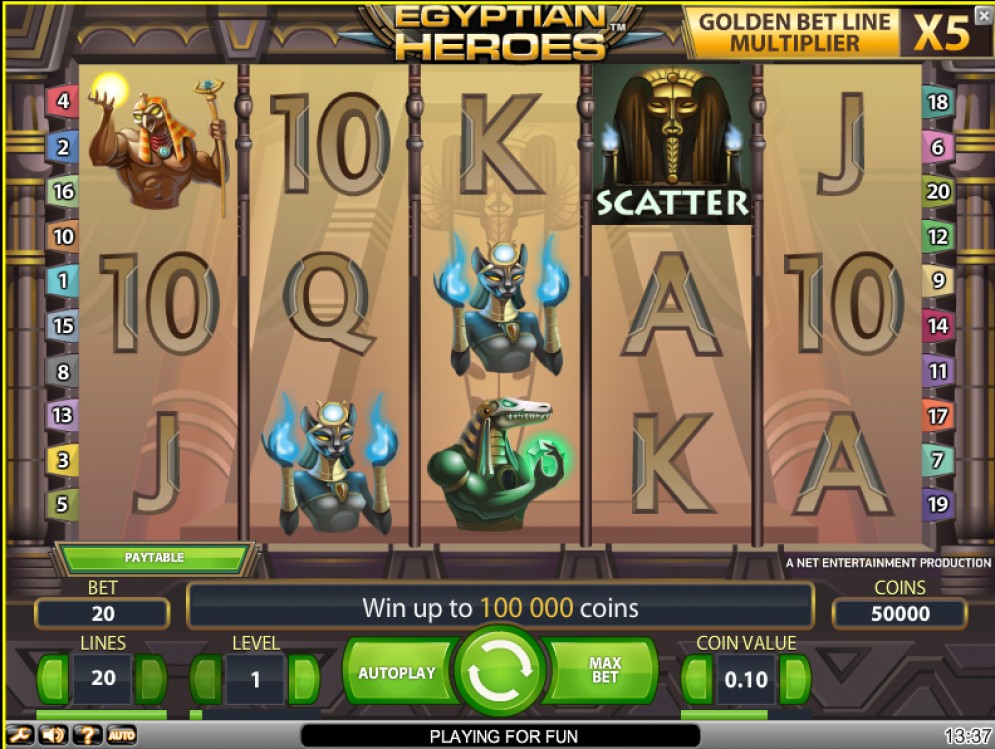Toggle sound with the speaker icon
Viewport: 995px width, 749px height.
(53, 736)
